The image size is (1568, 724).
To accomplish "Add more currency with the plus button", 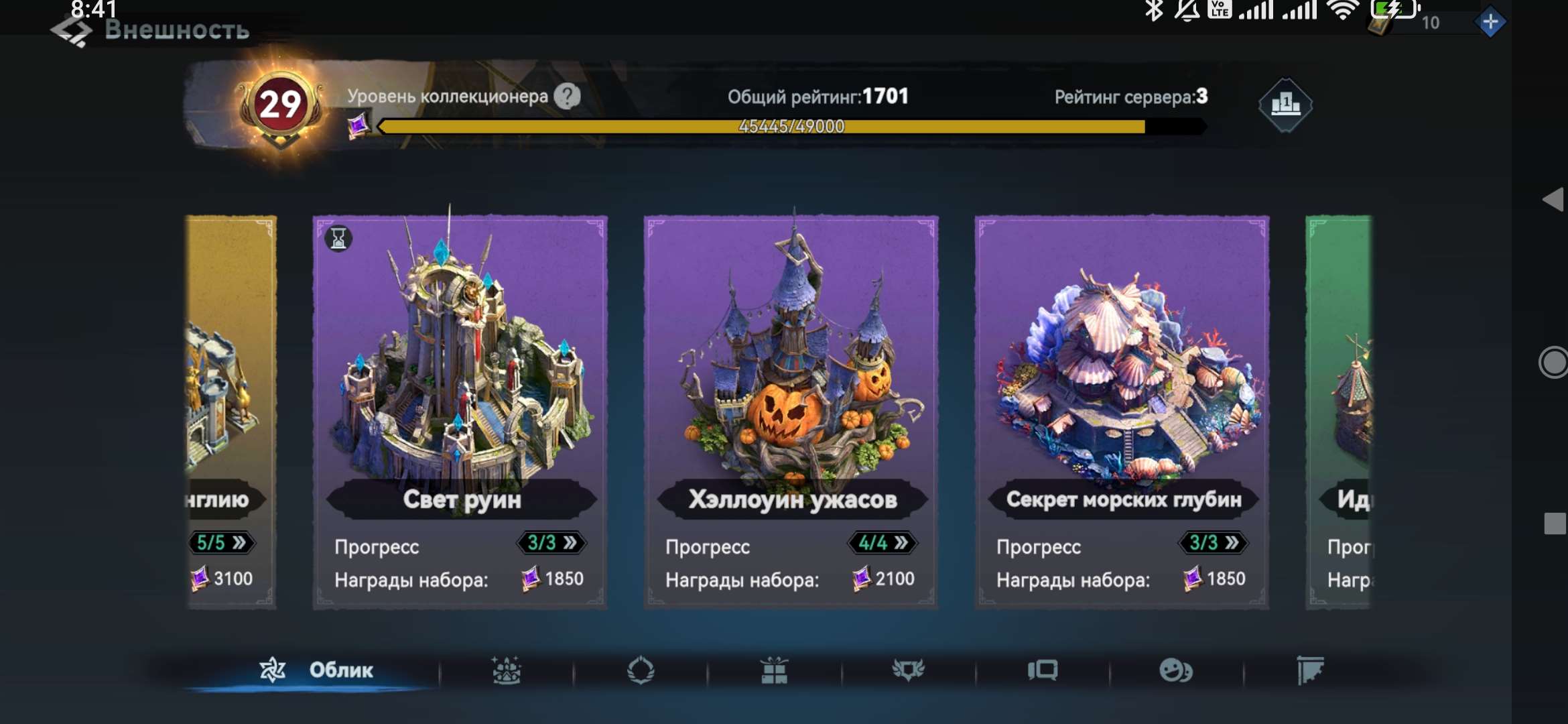I will coord(1490,23).
